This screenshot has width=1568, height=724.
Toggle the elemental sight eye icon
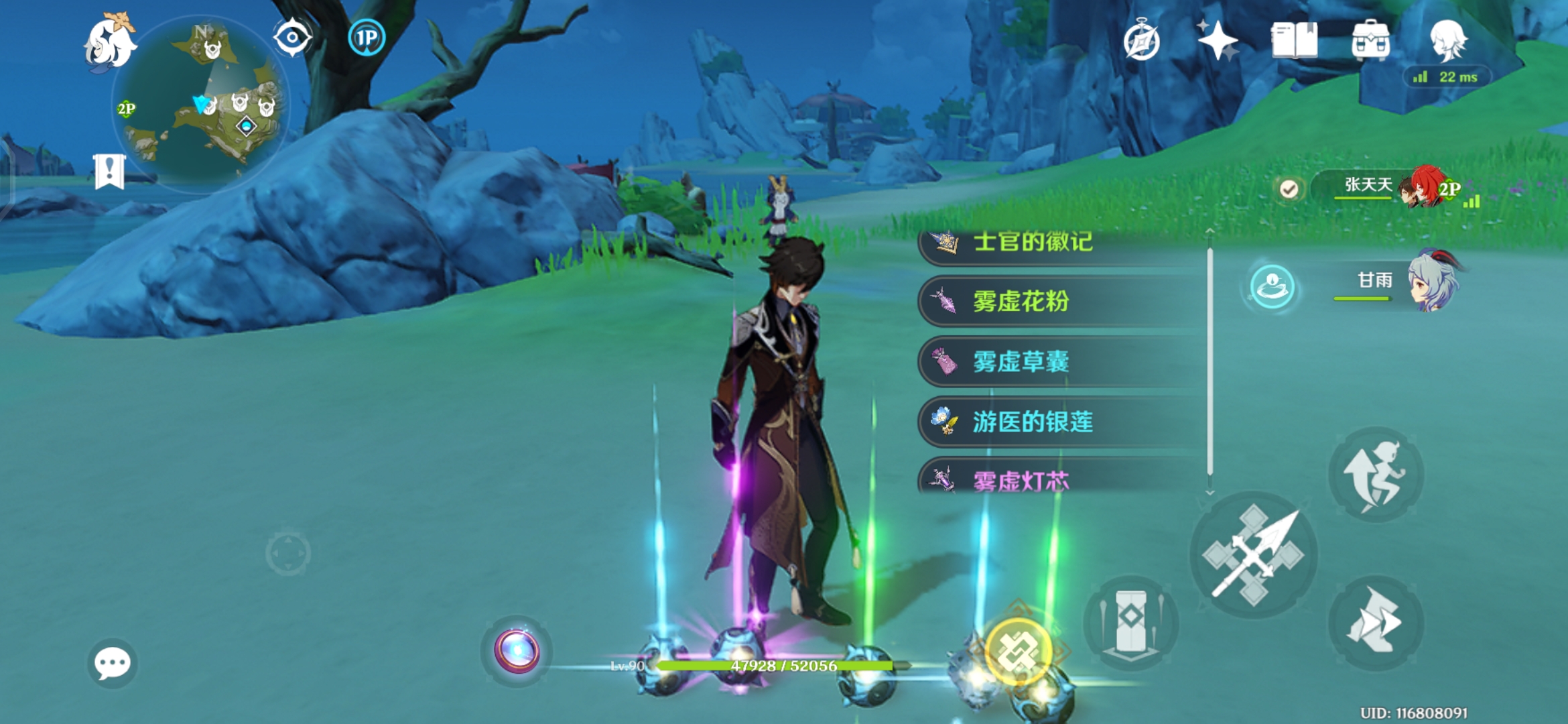pyautogui.click(x=293, y=38)
